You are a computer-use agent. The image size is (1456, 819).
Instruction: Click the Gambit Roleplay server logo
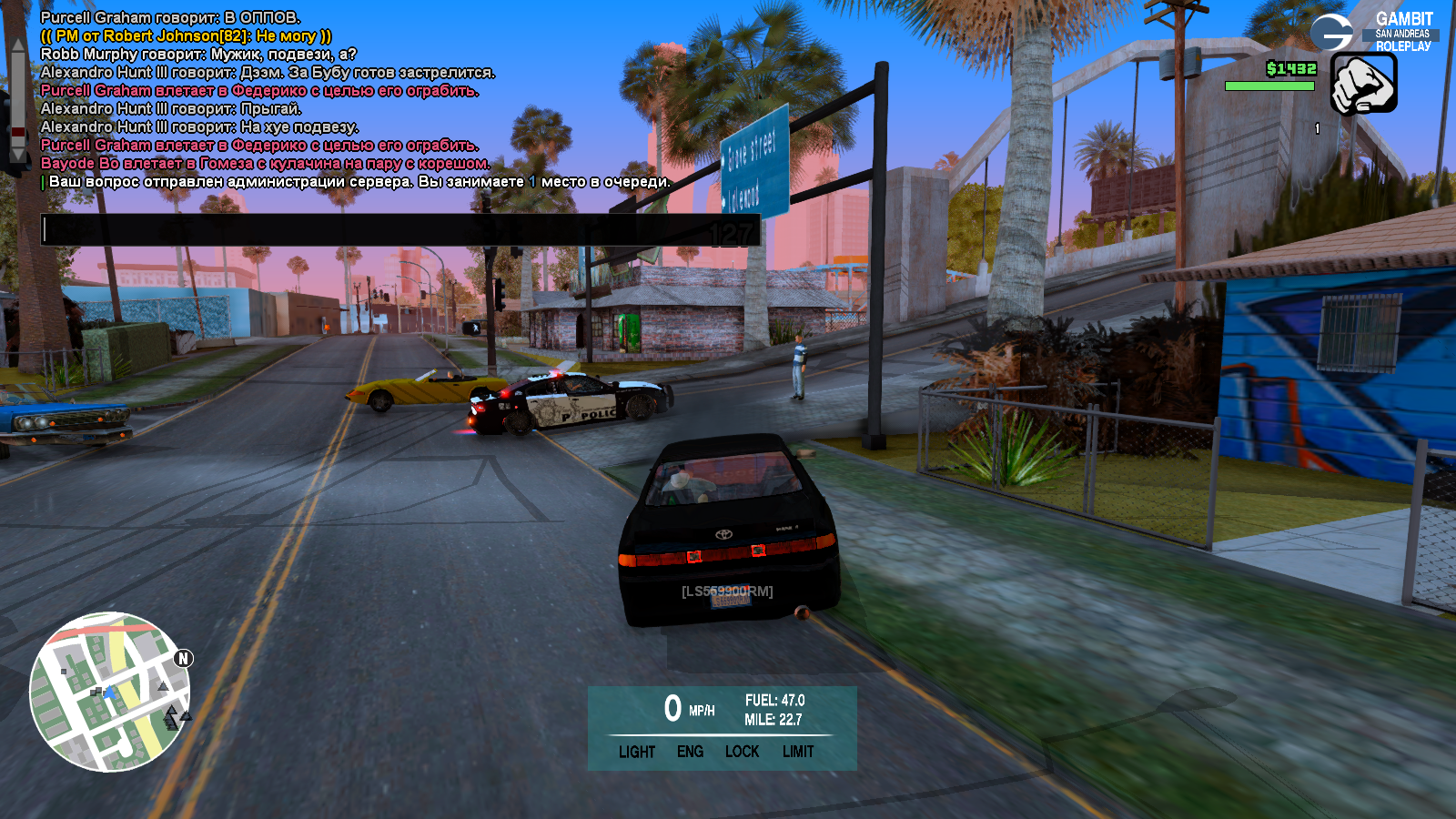[1373, 32]
